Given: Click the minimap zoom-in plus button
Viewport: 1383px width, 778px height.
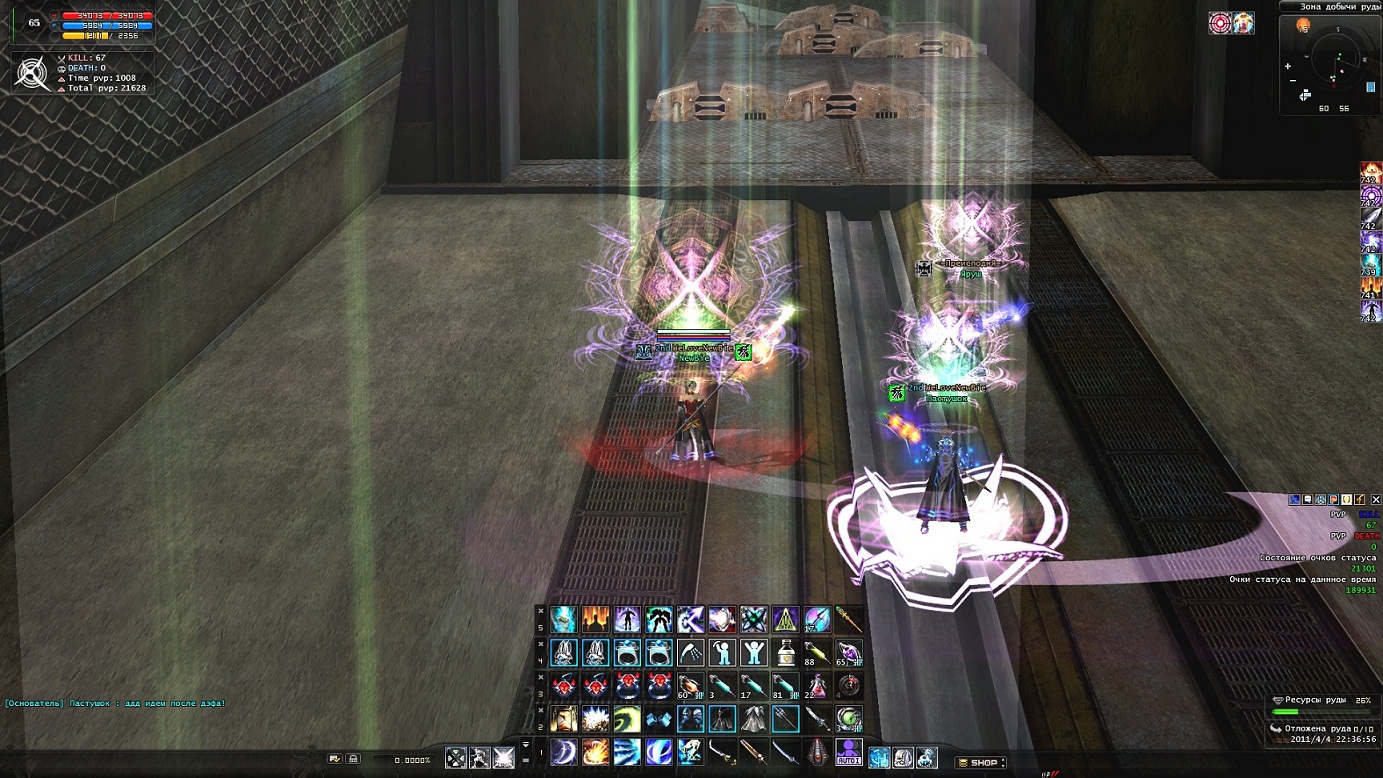Looking at the screenshot, I should (1290, 65).
